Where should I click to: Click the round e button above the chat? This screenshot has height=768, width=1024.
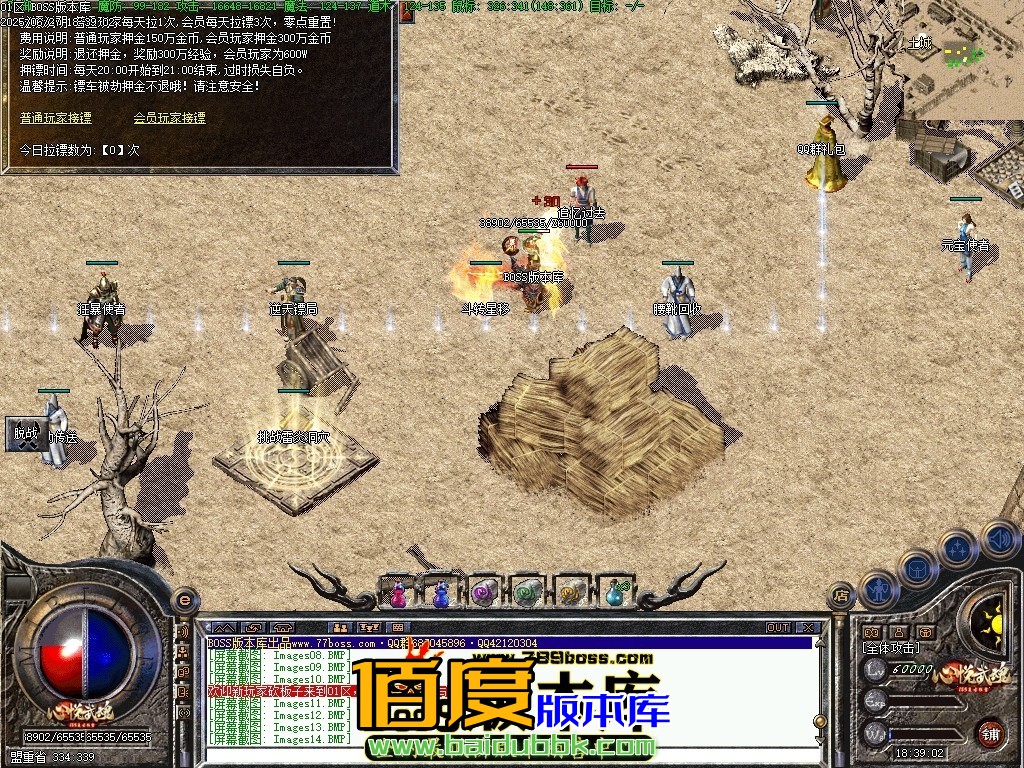[x=184, y=599]
